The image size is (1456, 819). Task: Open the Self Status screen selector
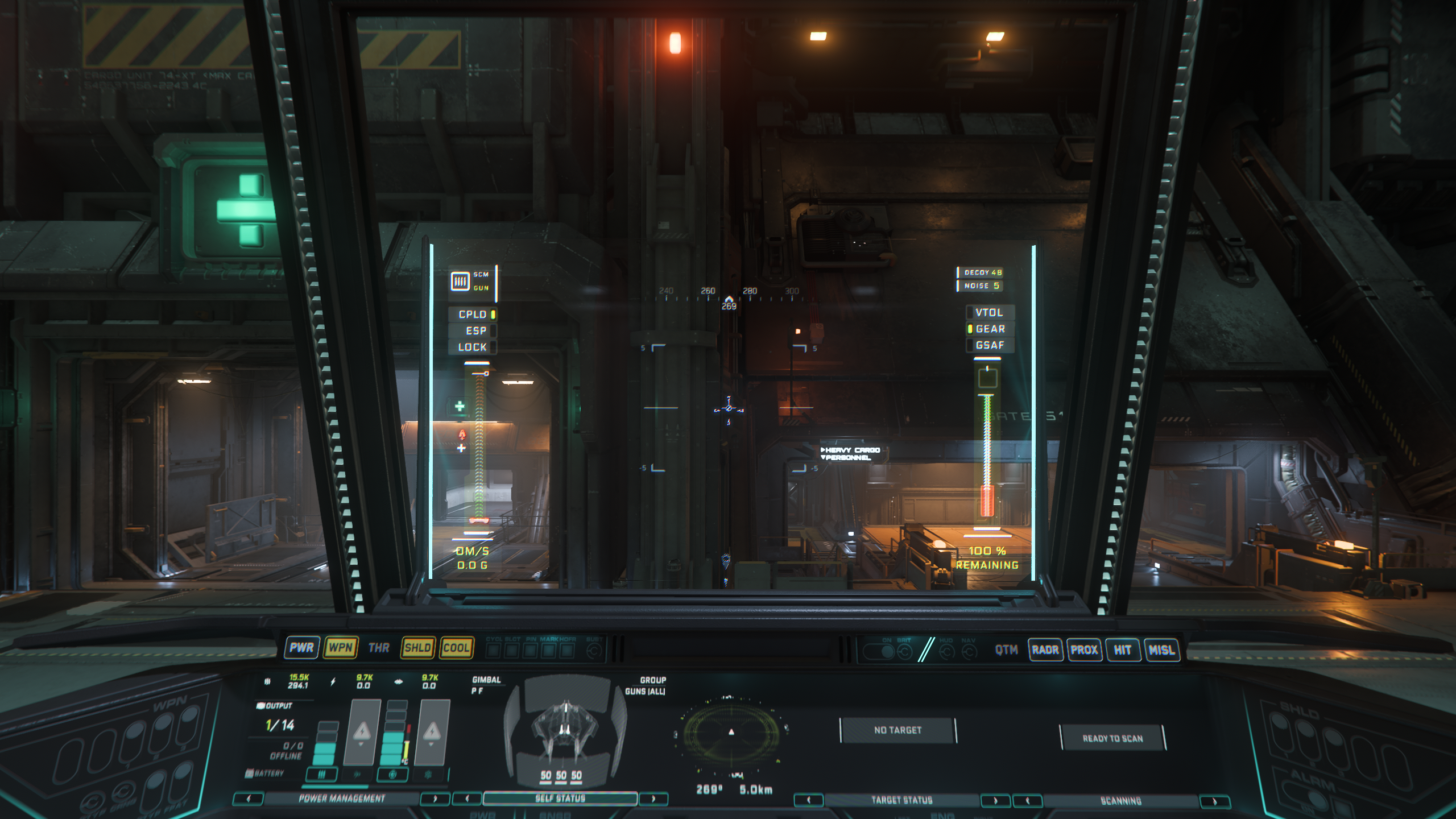[560, 799]
